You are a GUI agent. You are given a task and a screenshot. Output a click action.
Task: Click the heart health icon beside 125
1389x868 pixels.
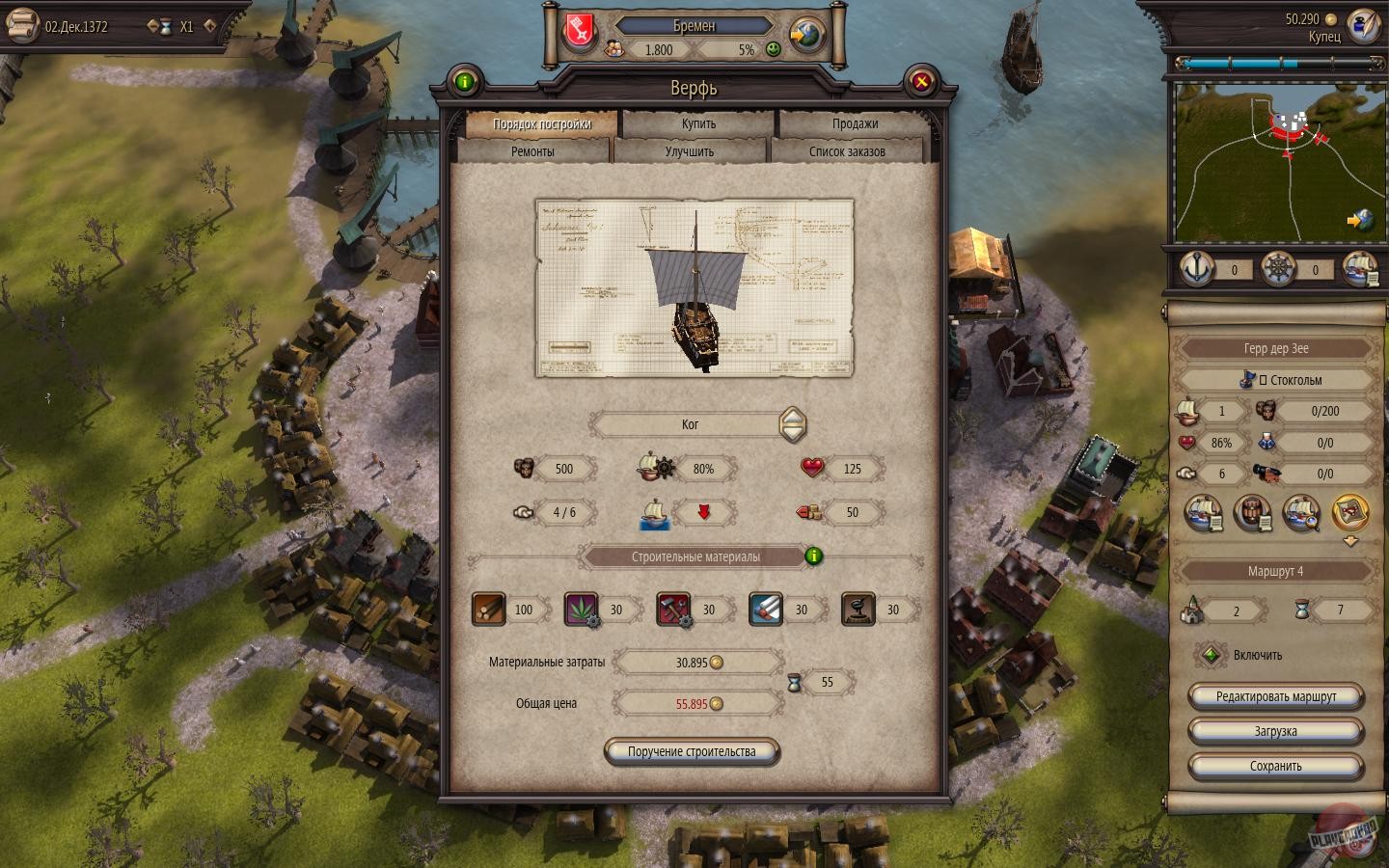[x=814, y=470]
